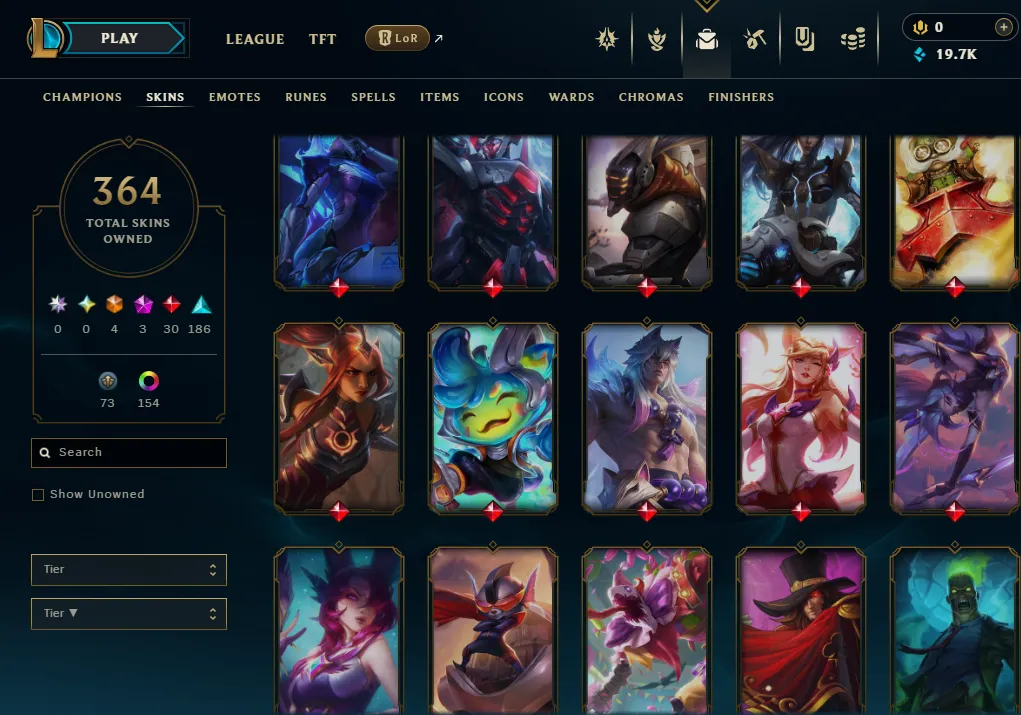
Task: Select the green zombie in suit skin
Action: pos(954,630)
